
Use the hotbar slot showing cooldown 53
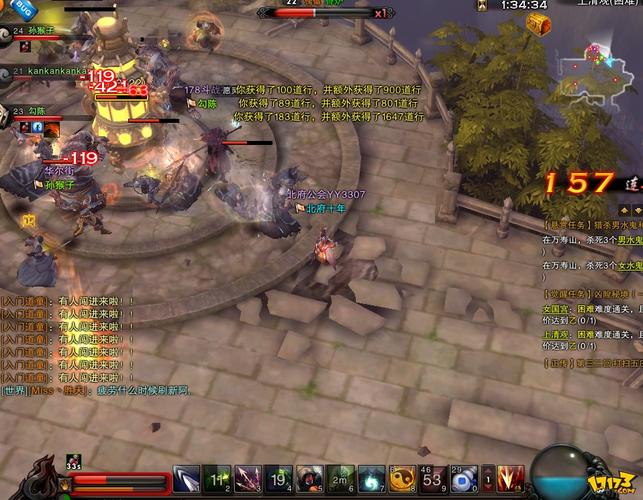tap(432, 479)
